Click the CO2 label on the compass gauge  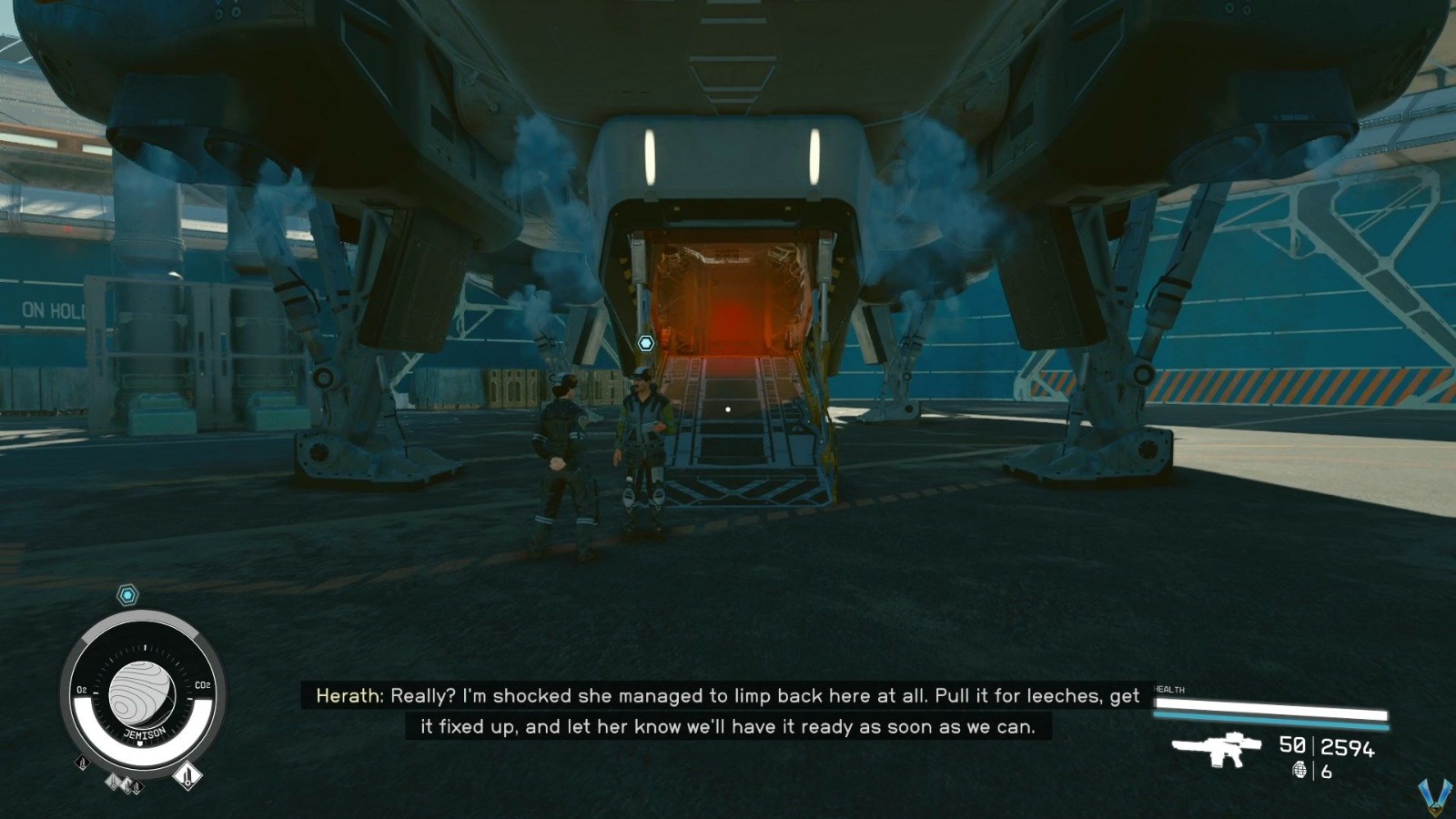point(204,684)
